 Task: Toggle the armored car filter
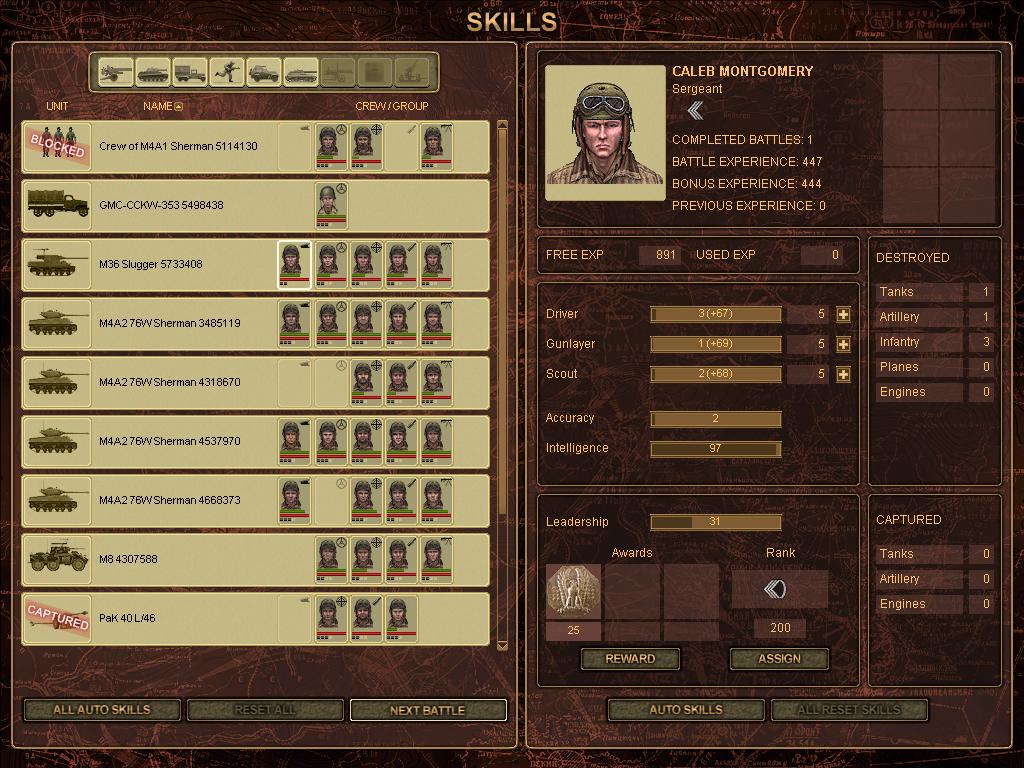[x=264, y=72]
